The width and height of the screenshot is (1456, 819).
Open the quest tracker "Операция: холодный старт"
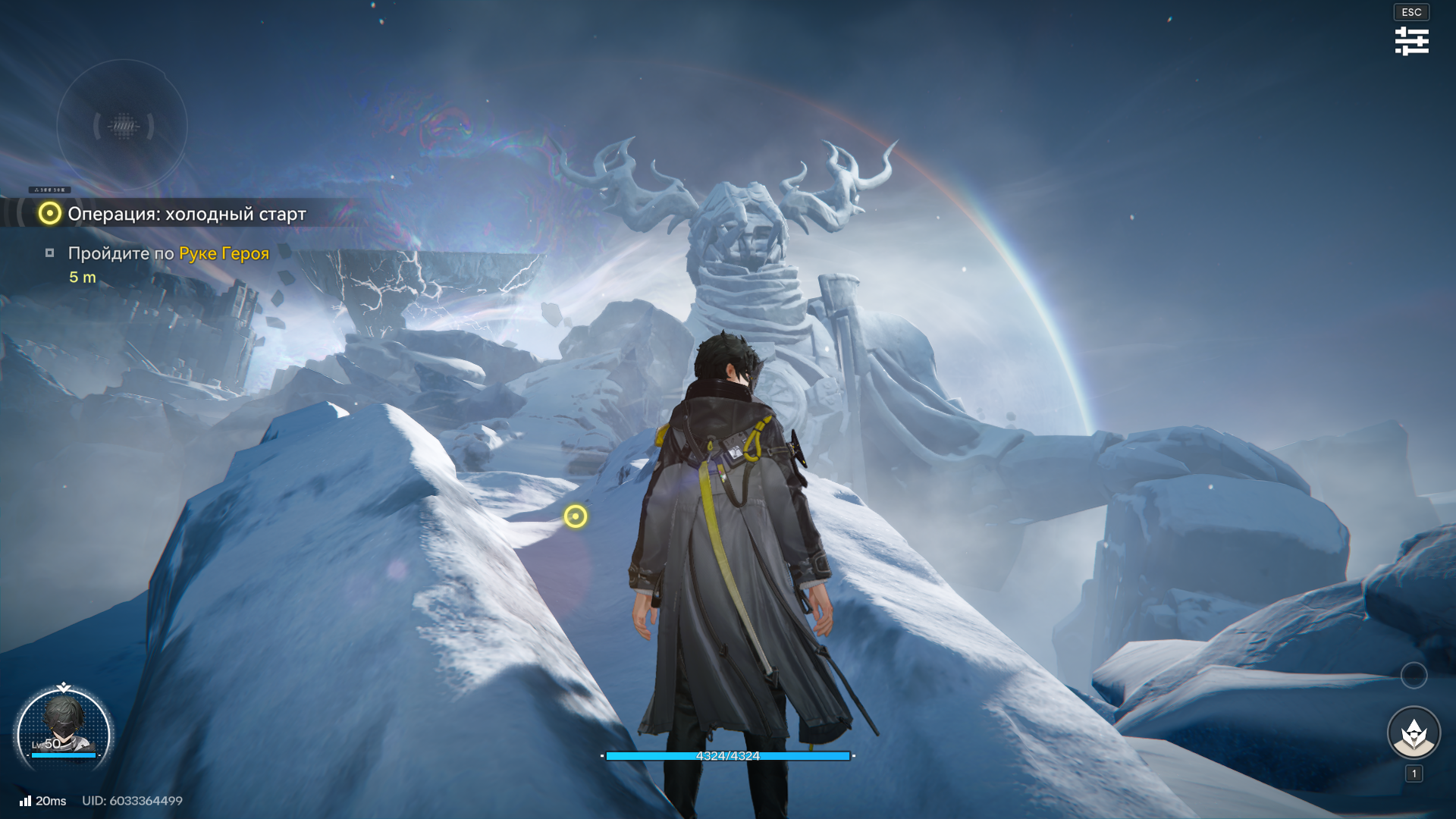point(187,214)
